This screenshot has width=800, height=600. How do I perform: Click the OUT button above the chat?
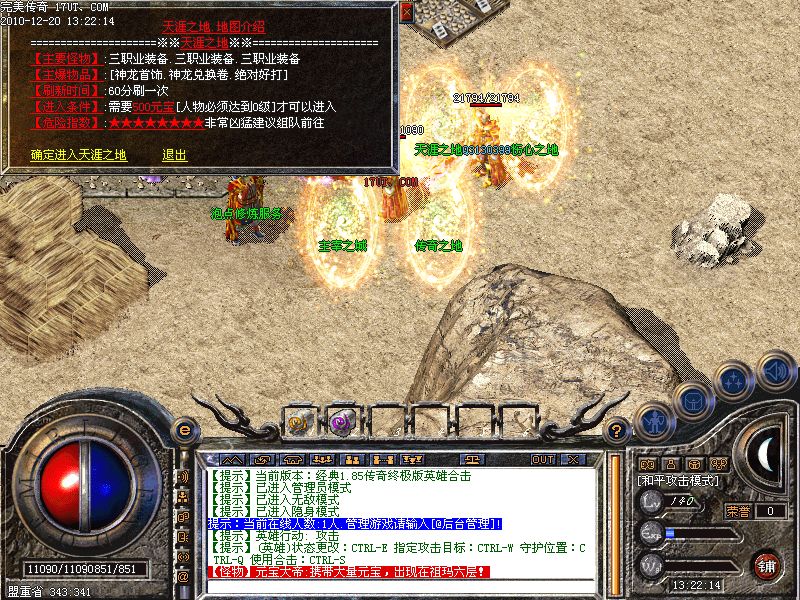pyautogui.click(x=542, y=459)
